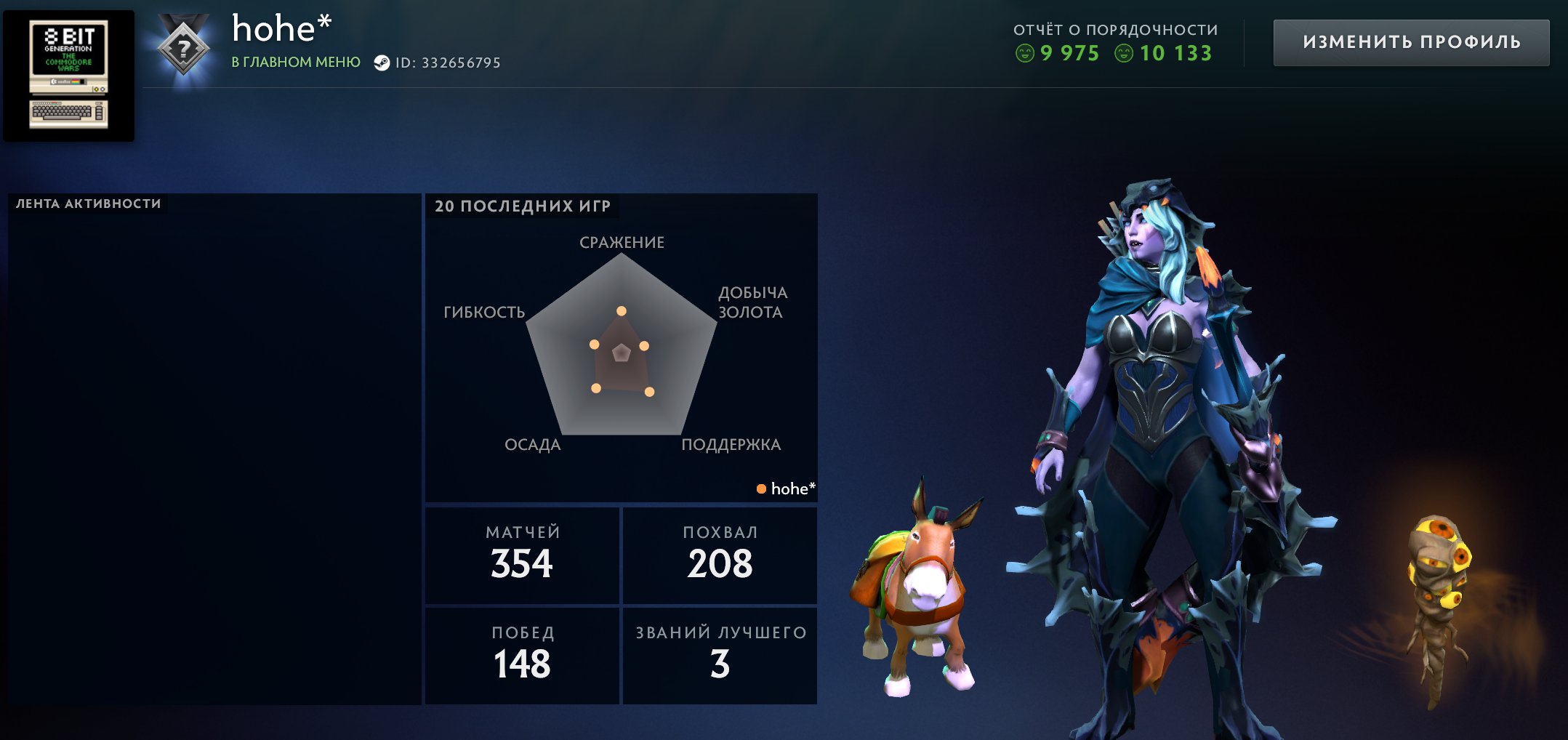Select the Побед 148 stat tile
The height and width of the screenshot is (740, 1568).
pyautogui.click(x=522, y=655)
